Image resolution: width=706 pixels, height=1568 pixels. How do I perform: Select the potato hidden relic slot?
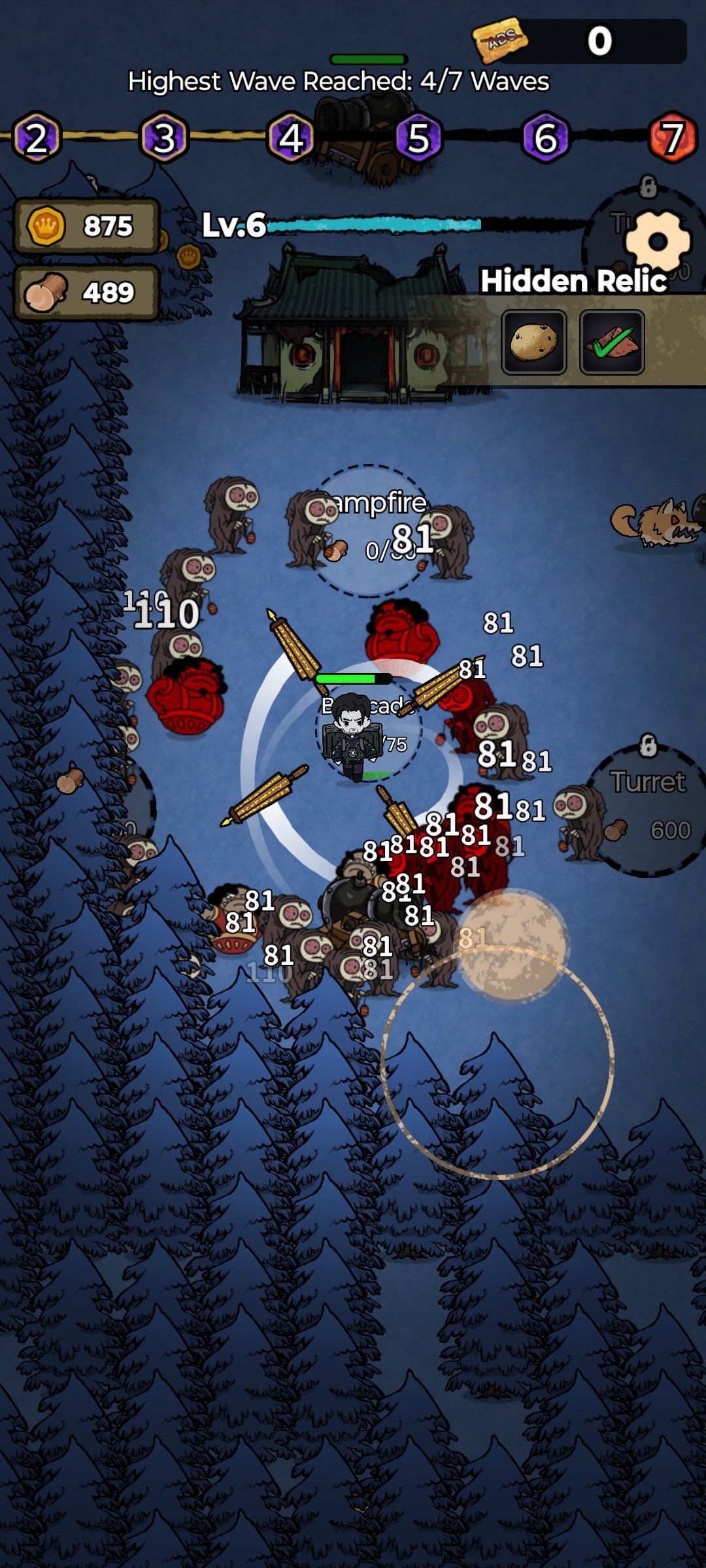click(533, 342)
